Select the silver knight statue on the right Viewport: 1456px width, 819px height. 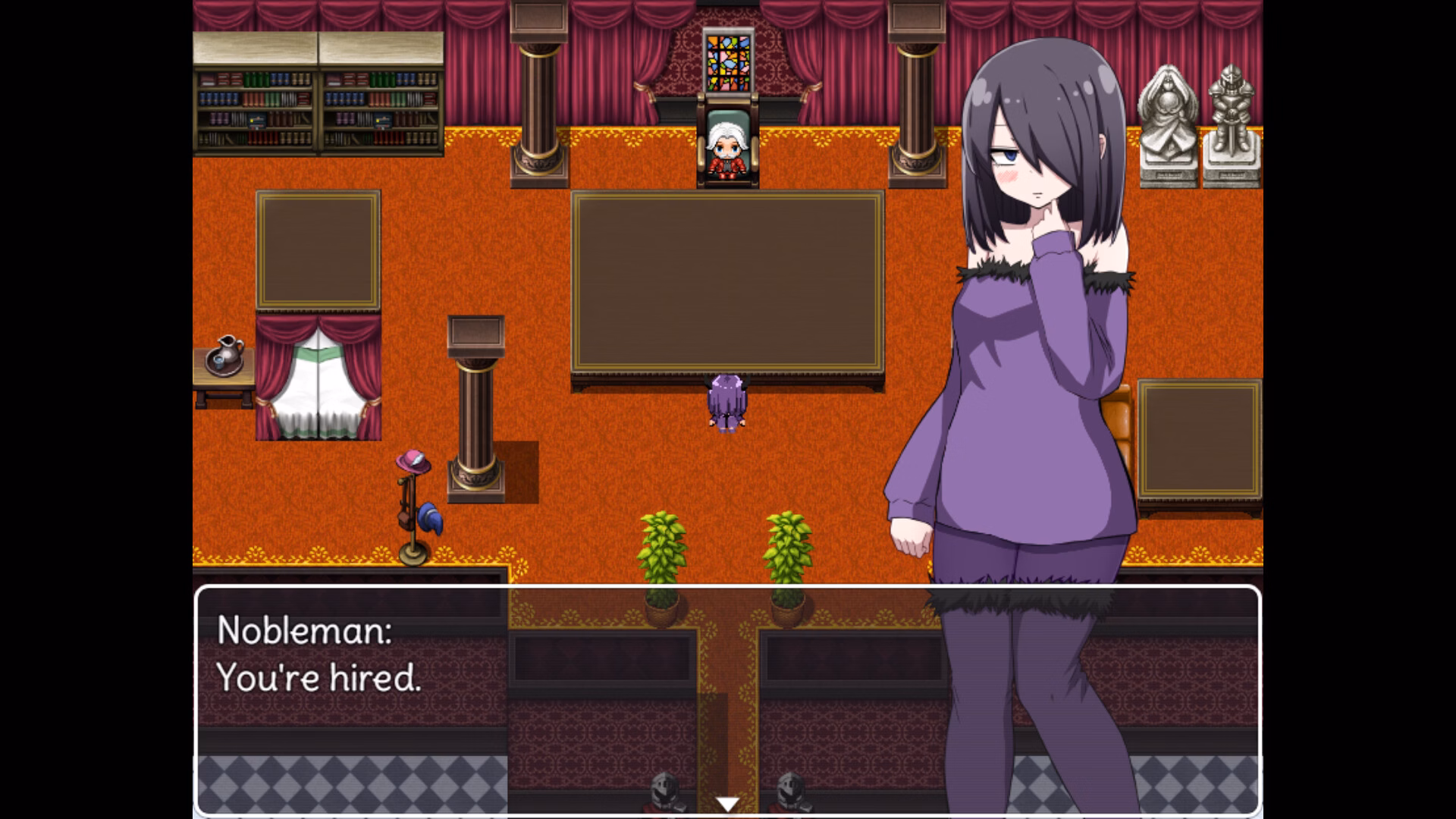[1233, 121]
